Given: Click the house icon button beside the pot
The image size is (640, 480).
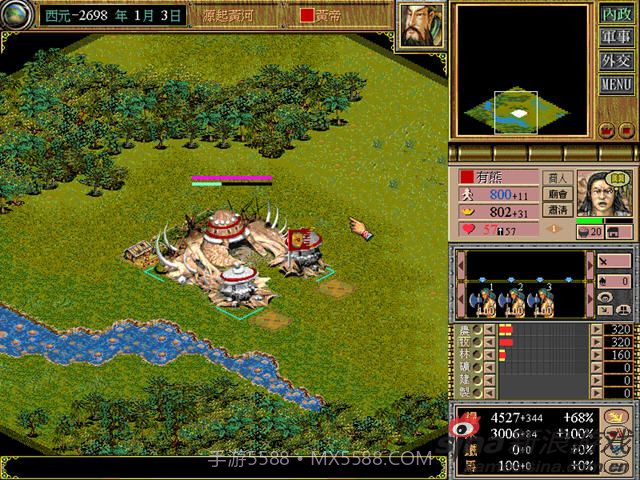Looking at the screenshot, I should coord(625,232).
